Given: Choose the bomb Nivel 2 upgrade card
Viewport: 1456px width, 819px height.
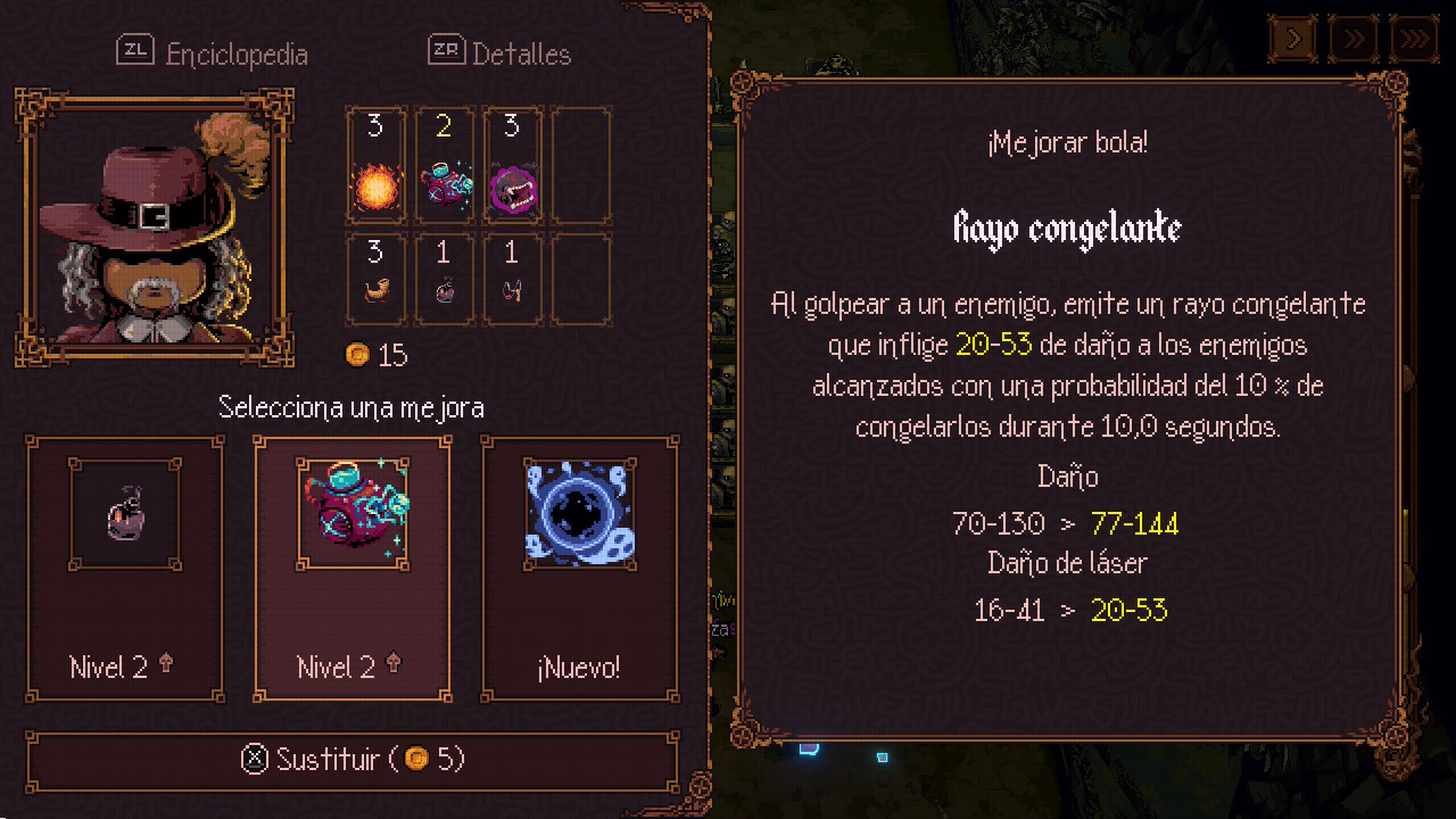Looking at the screenshot, I should [125, 569].
